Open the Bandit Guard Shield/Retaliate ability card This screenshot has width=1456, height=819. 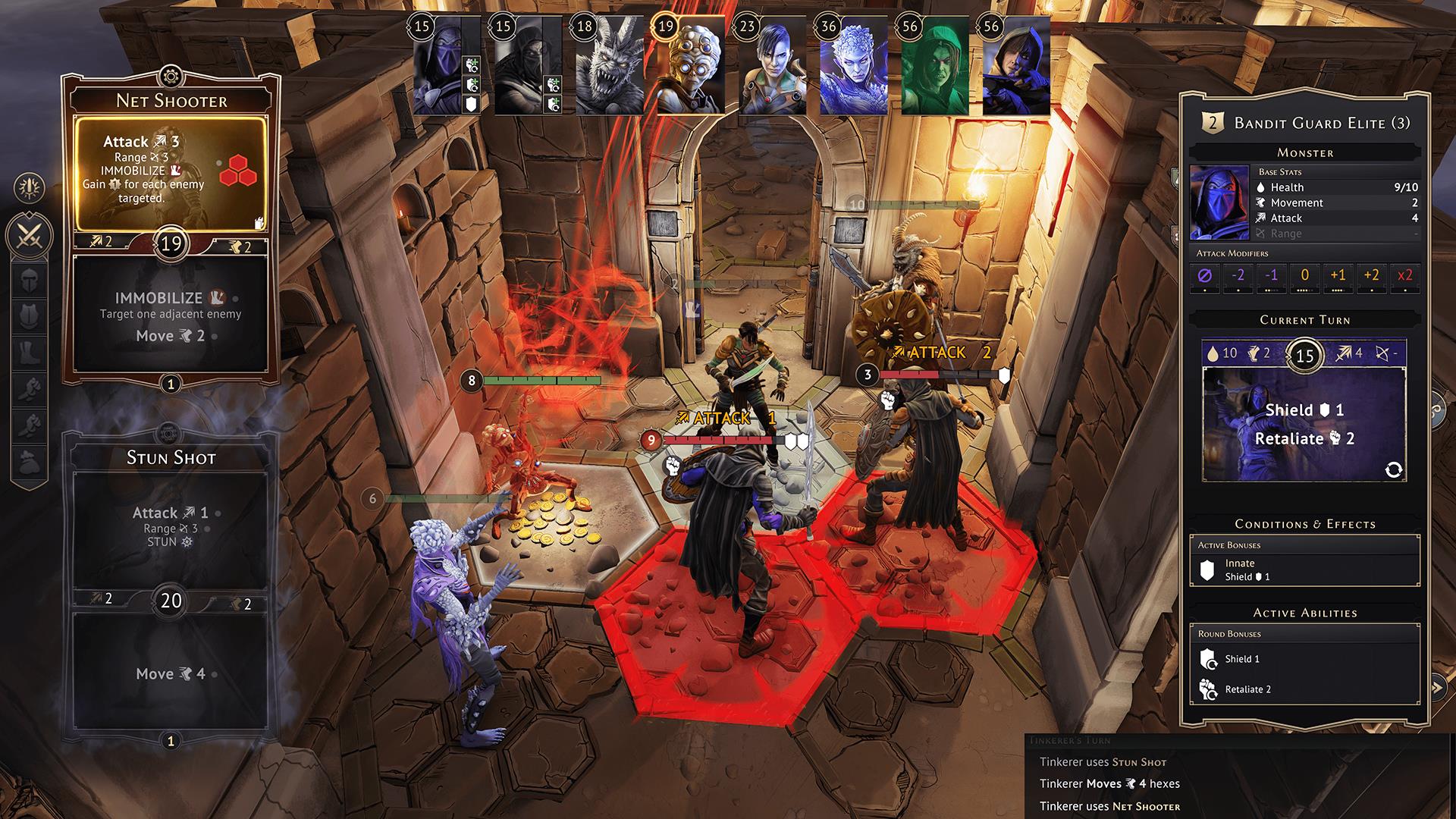pos(1304,423)
